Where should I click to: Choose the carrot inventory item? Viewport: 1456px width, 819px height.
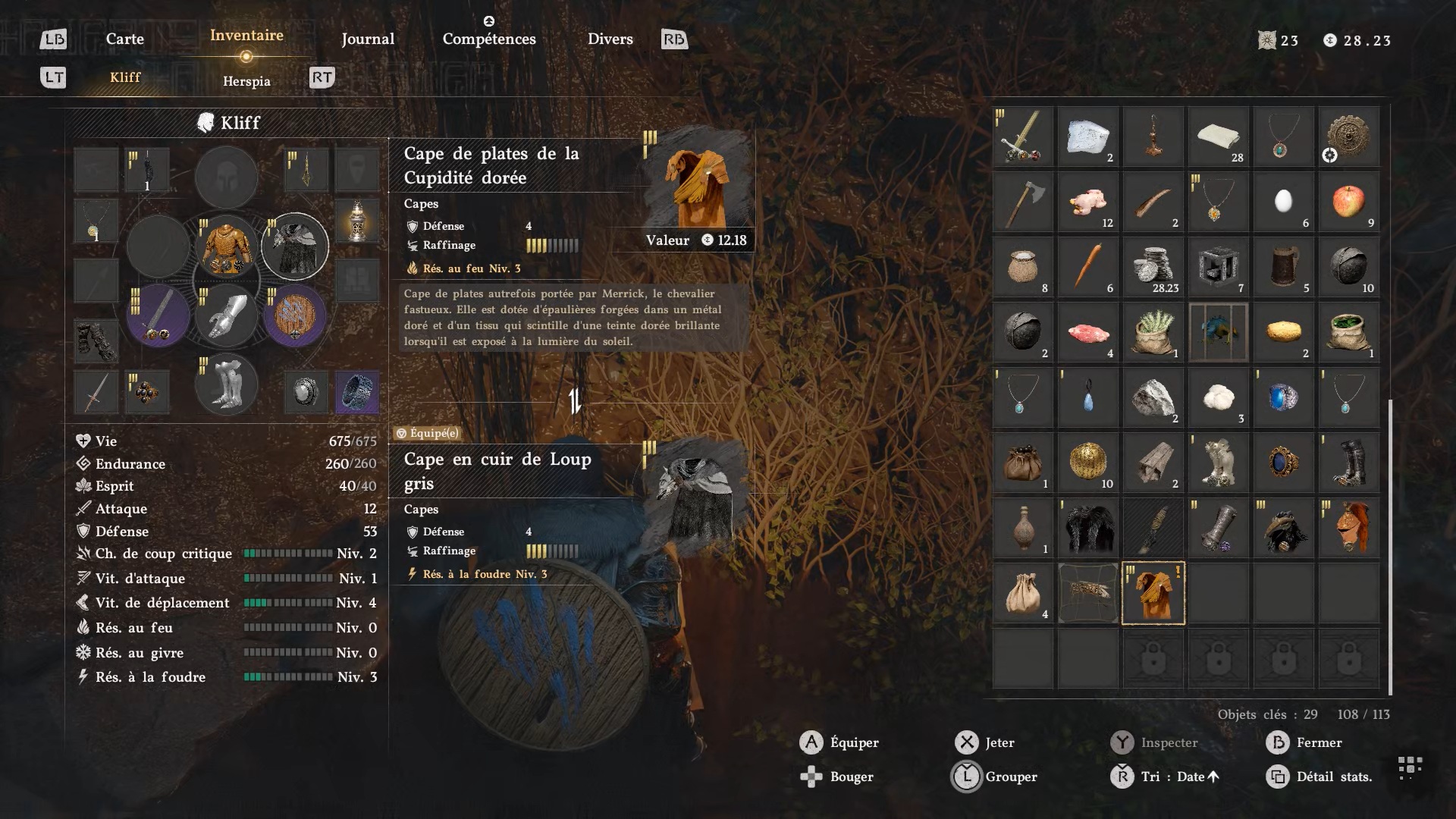[1088, 267]
